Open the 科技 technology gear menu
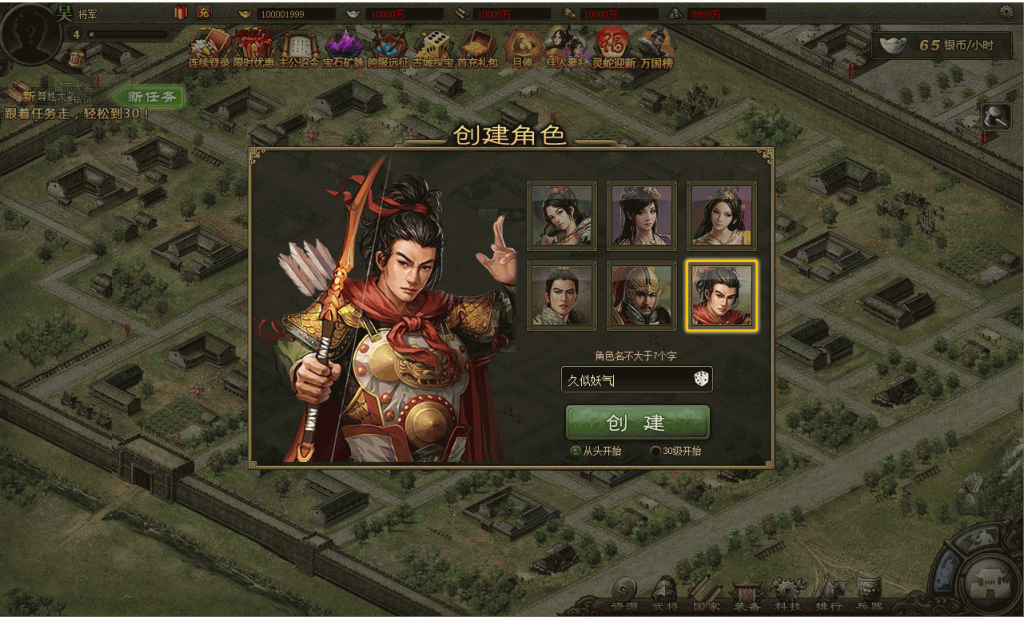1024x617 pixels. pyautogui.click(x=788, y=595)
